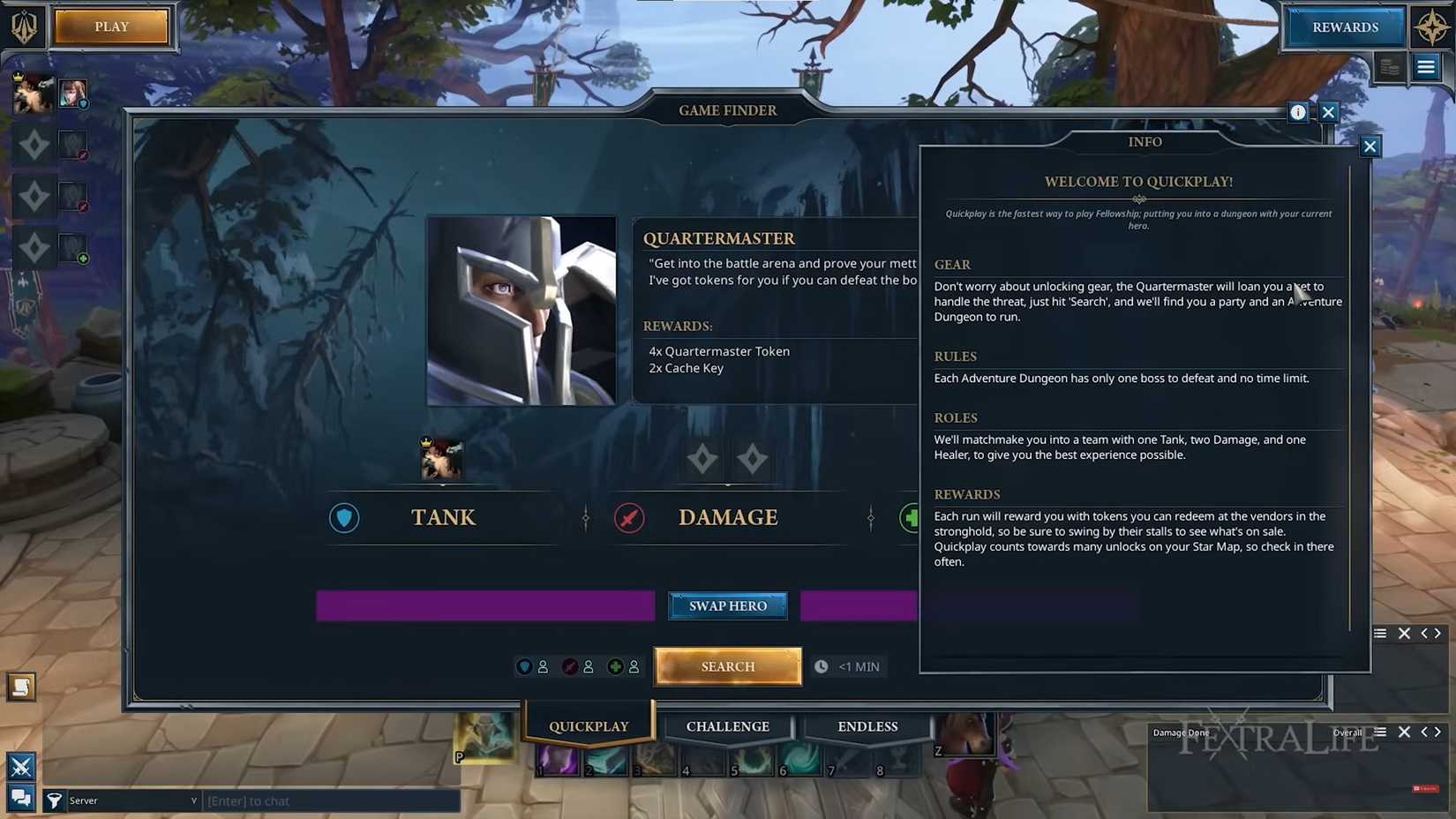Toggle the game emblem icon top left corner

tap(26, 26)
